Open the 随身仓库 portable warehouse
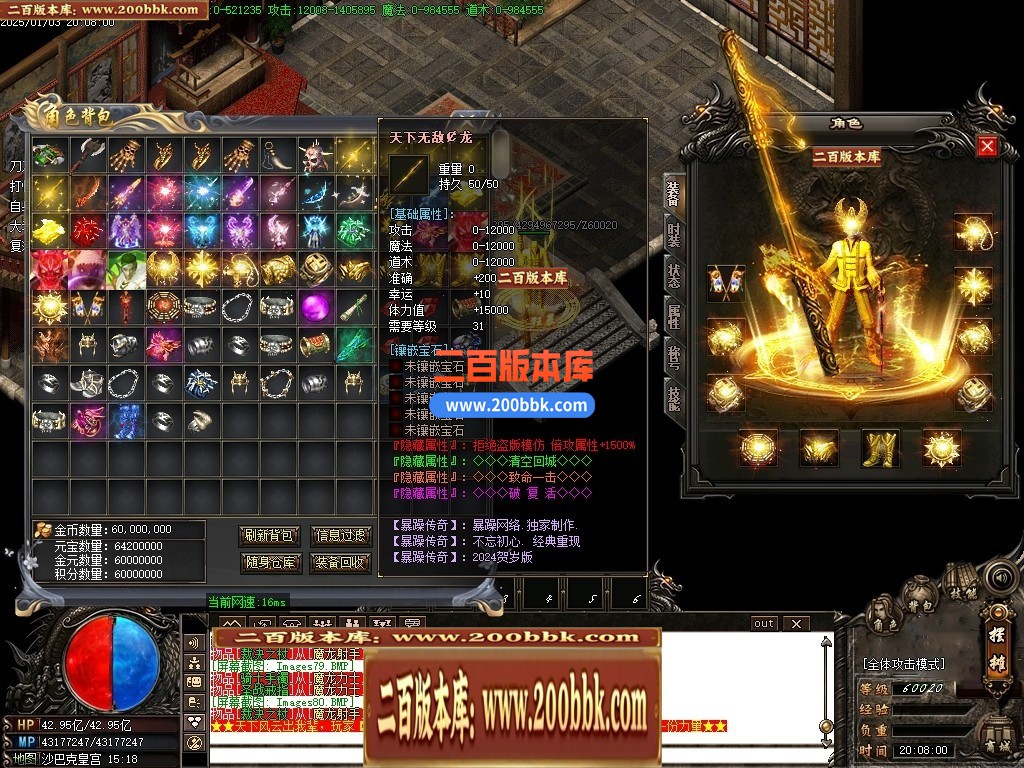The height and width of the screenshot is (768, 1024). 270,562
